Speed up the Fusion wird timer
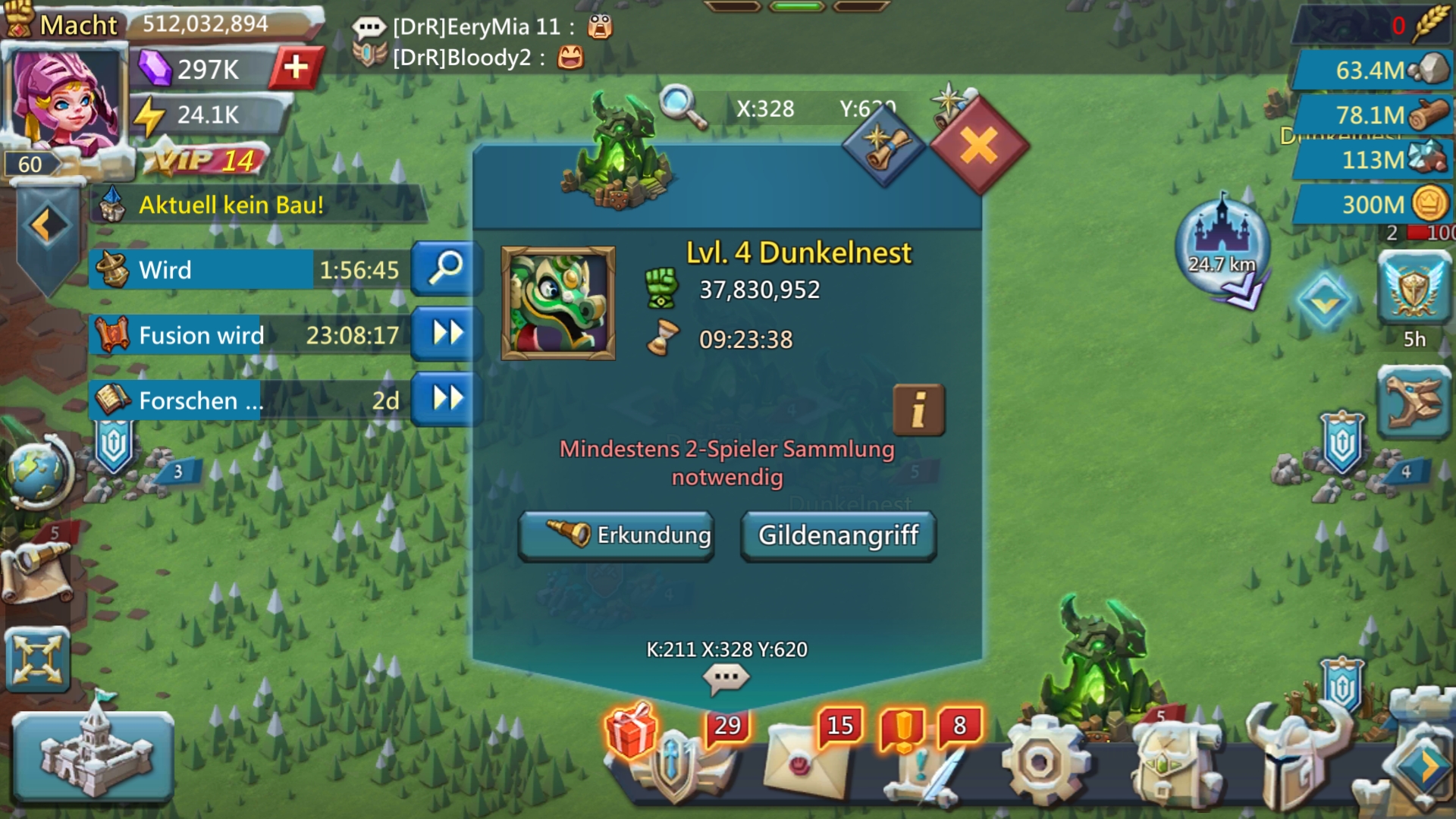This screenshot has width=1456, height=819. click(447, 334)
